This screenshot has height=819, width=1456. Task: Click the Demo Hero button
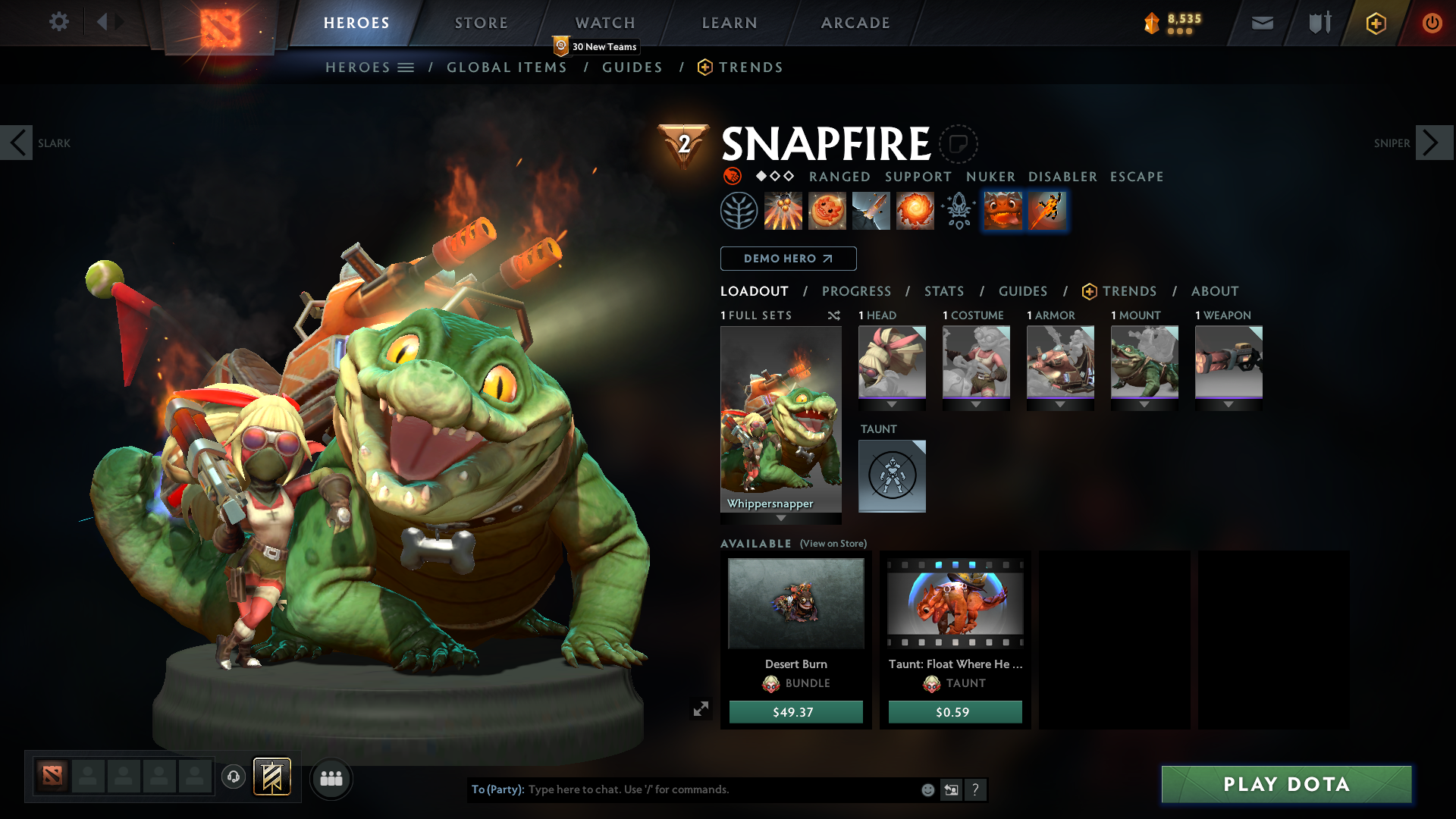tap(788, 259)
